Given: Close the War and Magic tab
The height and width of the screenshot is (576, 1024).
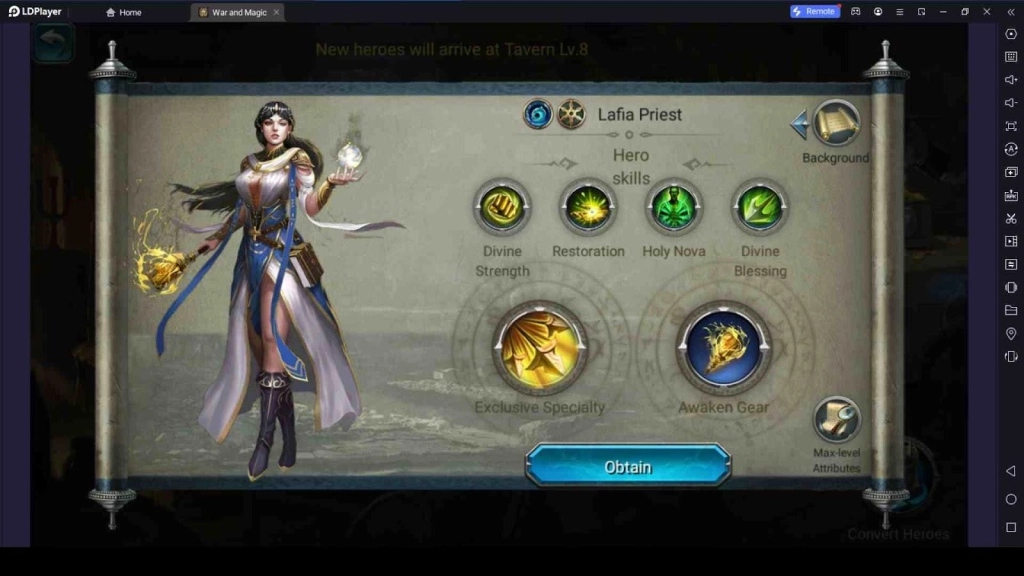Looking at the screenshot, I should [276, 12].
